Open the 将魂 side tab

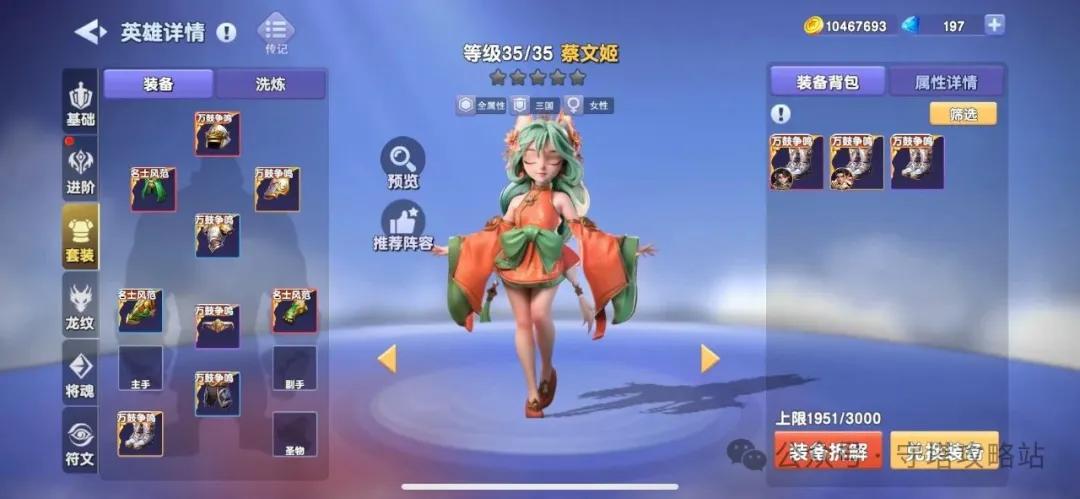tap(80, 373)
